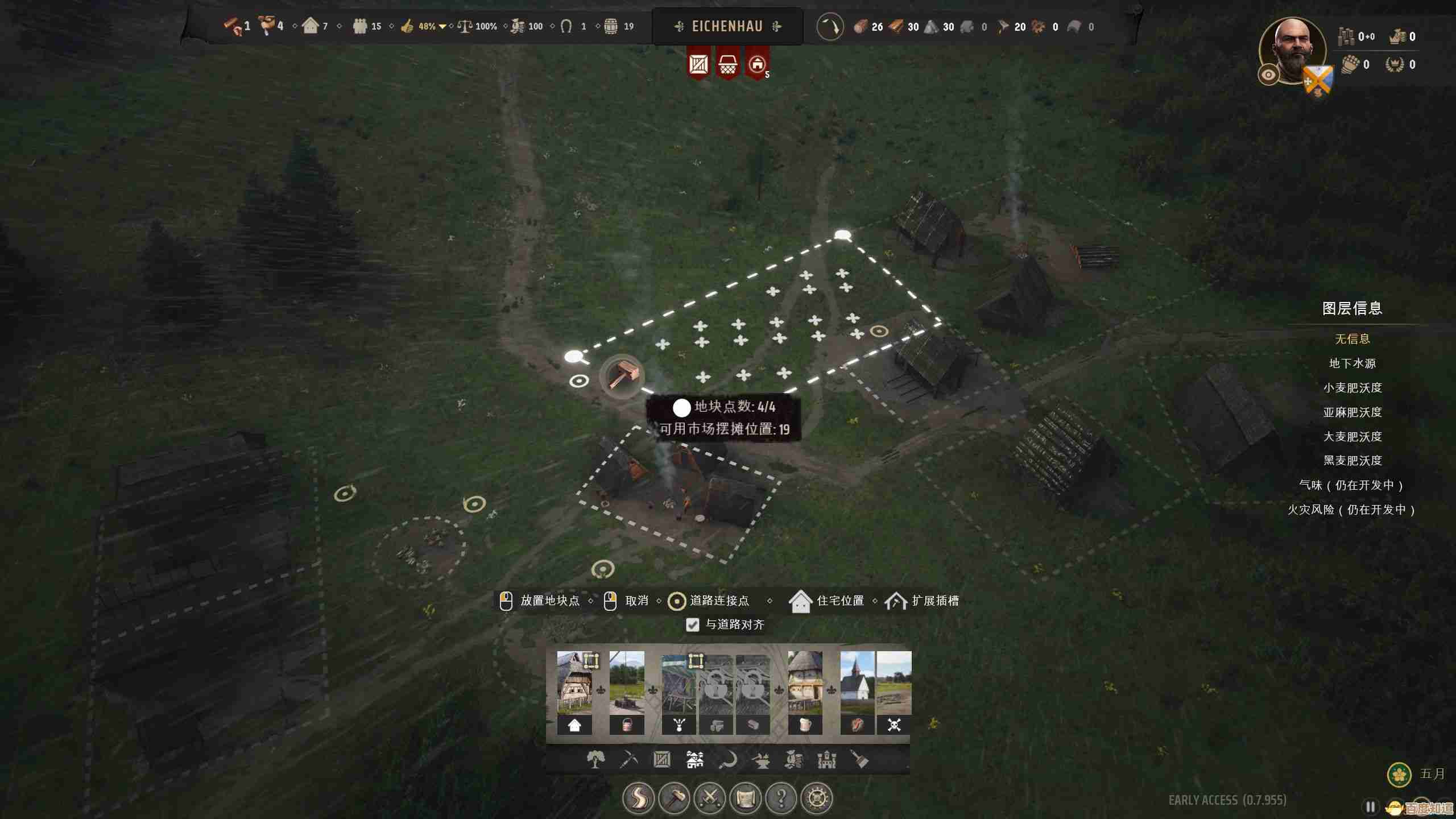Click the red basket marketplace warning banner
1456x819 pixels.
[x=727, y=64]
